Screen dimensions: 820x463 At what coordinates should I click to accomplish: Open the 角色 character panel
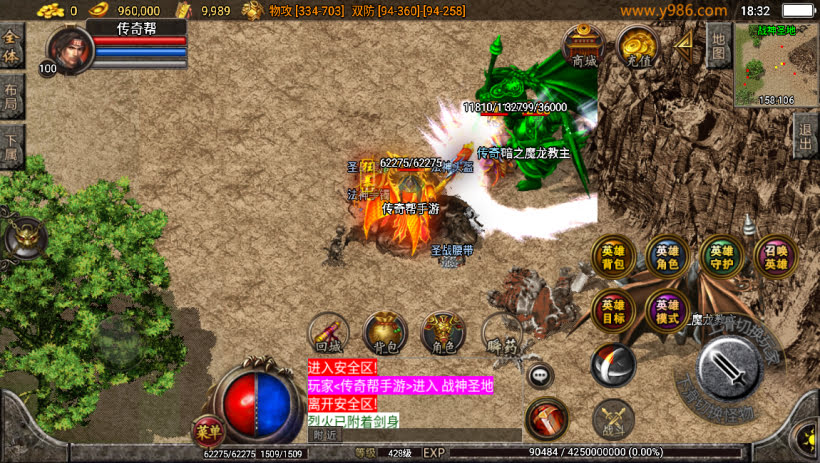tap(441, 334)
